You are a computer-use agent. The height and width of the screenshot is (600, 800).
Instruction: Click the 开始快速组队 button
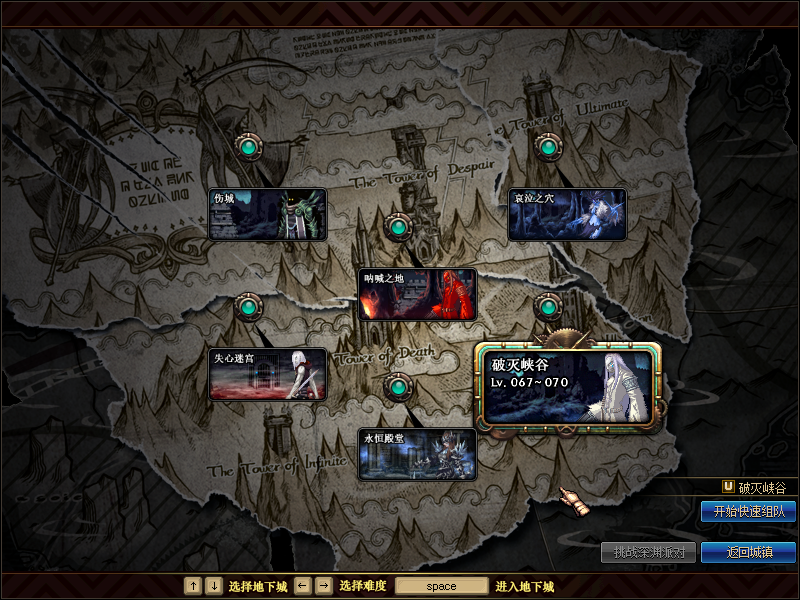click(748, 511)
